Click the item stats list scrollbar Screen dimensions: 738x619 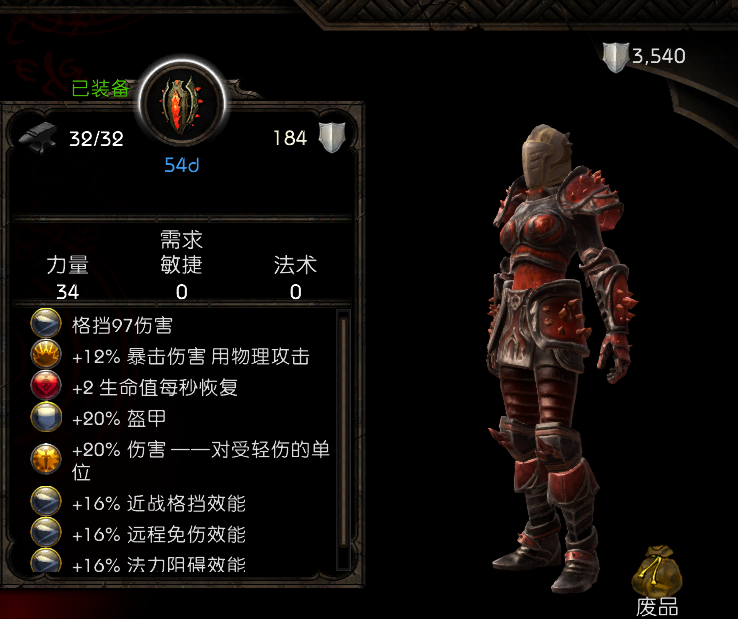coord(344,430)
